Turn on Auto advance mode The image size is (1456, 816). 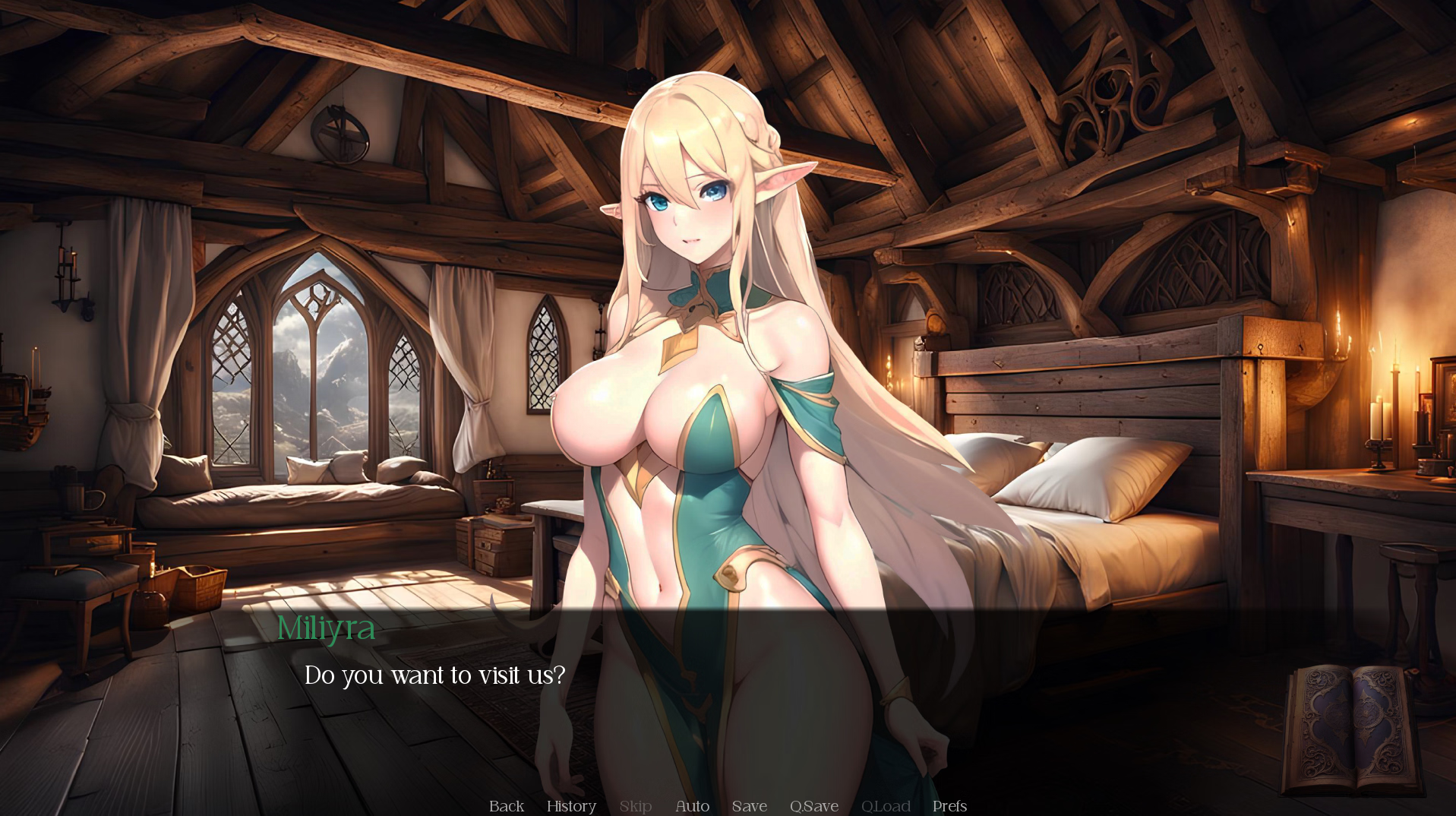click(x=692, y=805)
